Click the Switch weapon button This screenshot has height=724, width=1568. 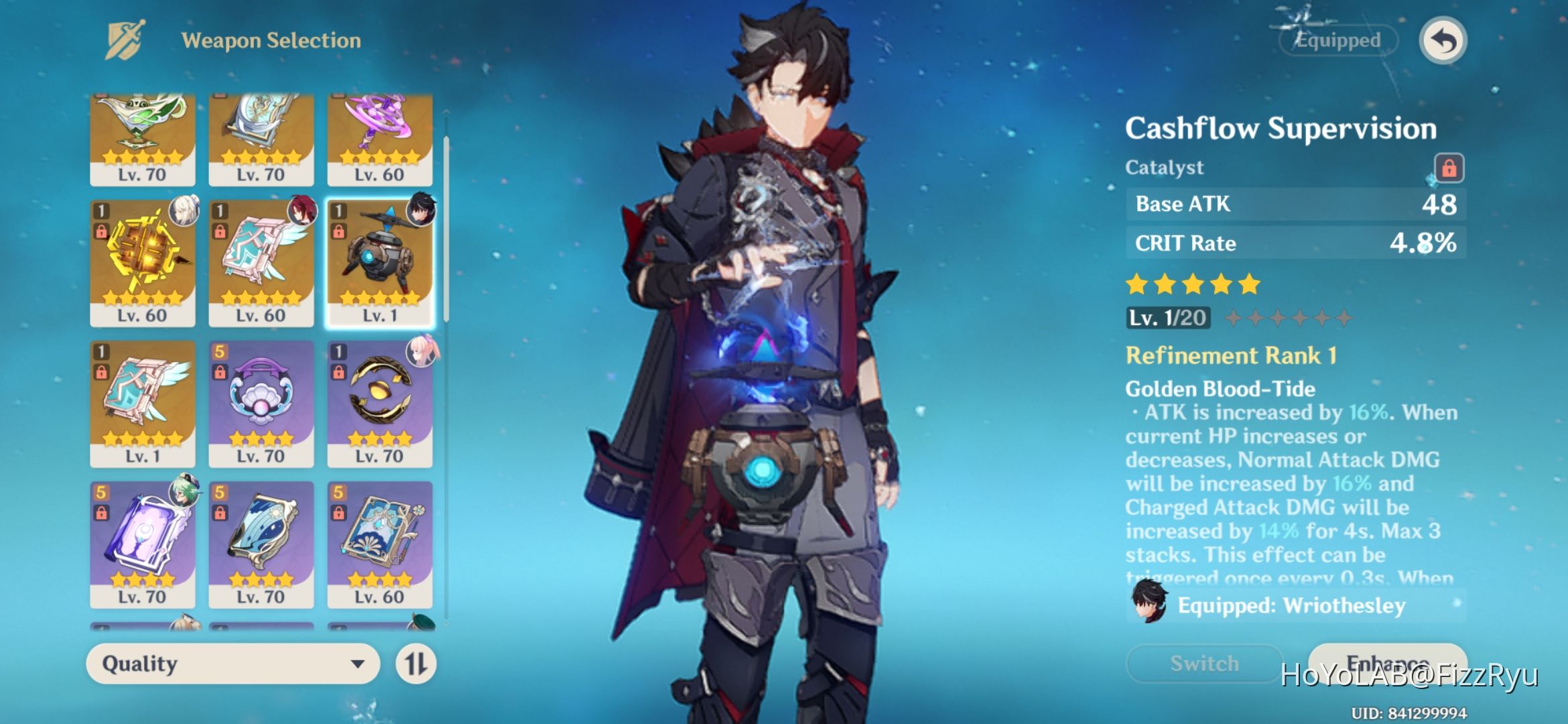1204,663
